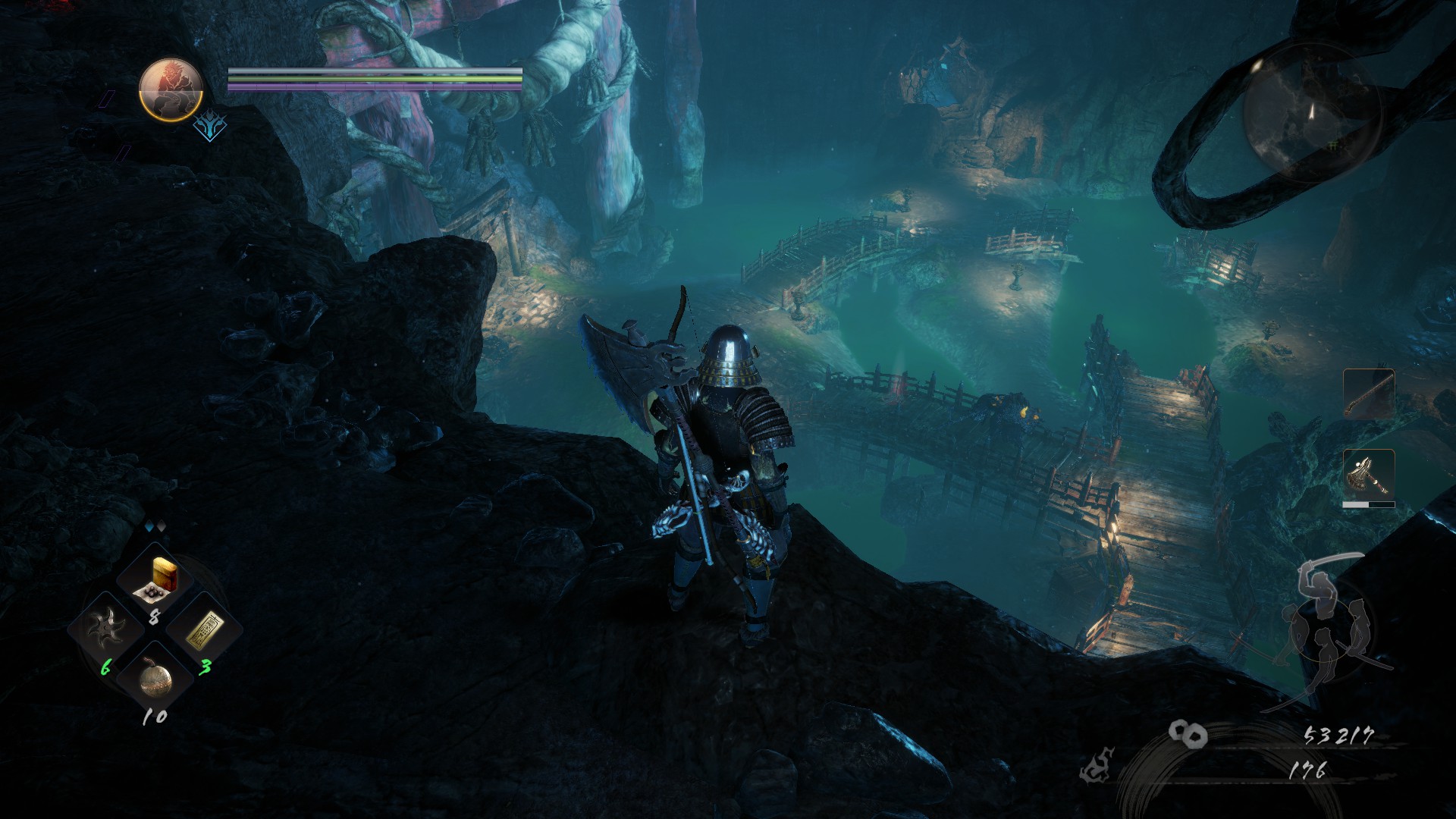Click the guardian spirit portrait
1456x819 pixels.
[x=171, y=89]
